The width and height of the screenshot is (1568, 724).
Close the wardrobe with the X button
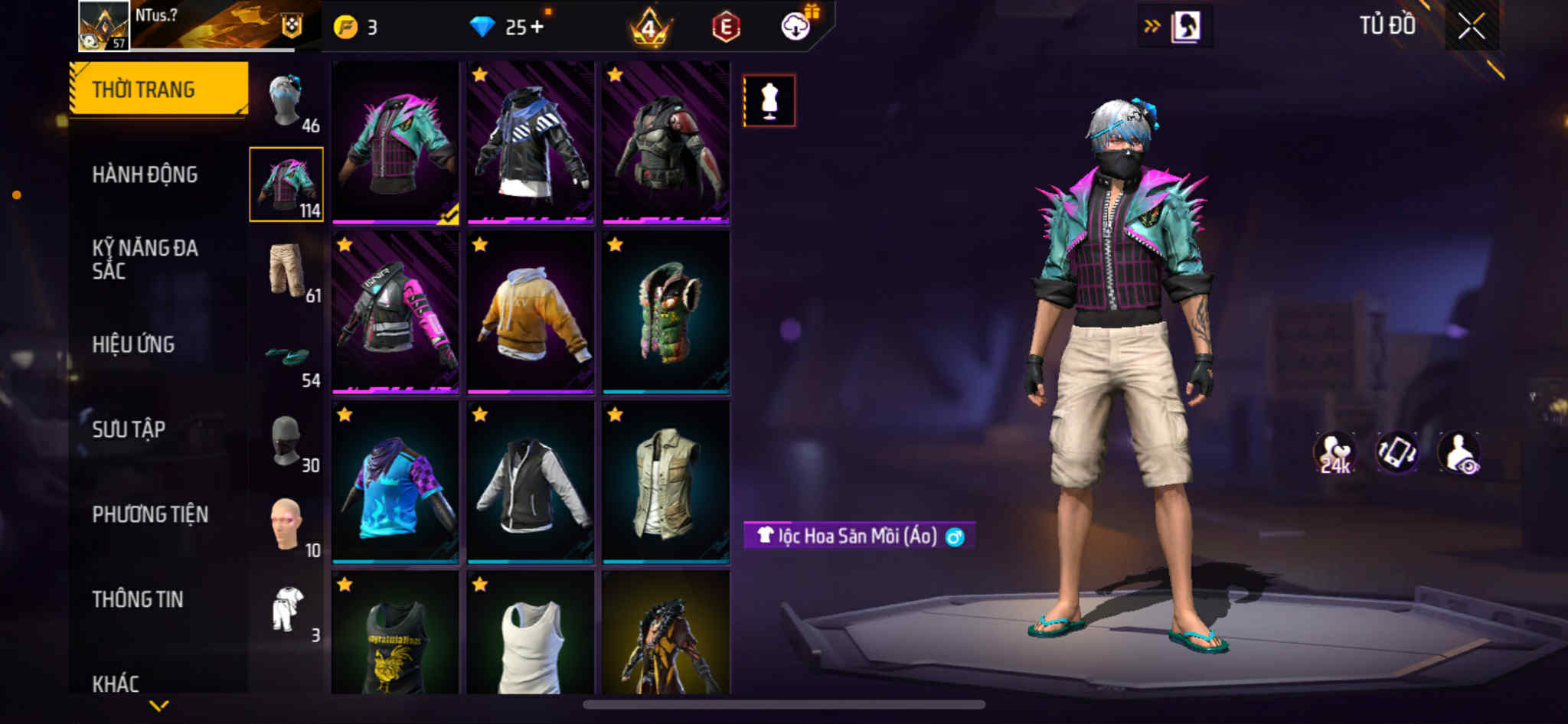(1471, 27)
